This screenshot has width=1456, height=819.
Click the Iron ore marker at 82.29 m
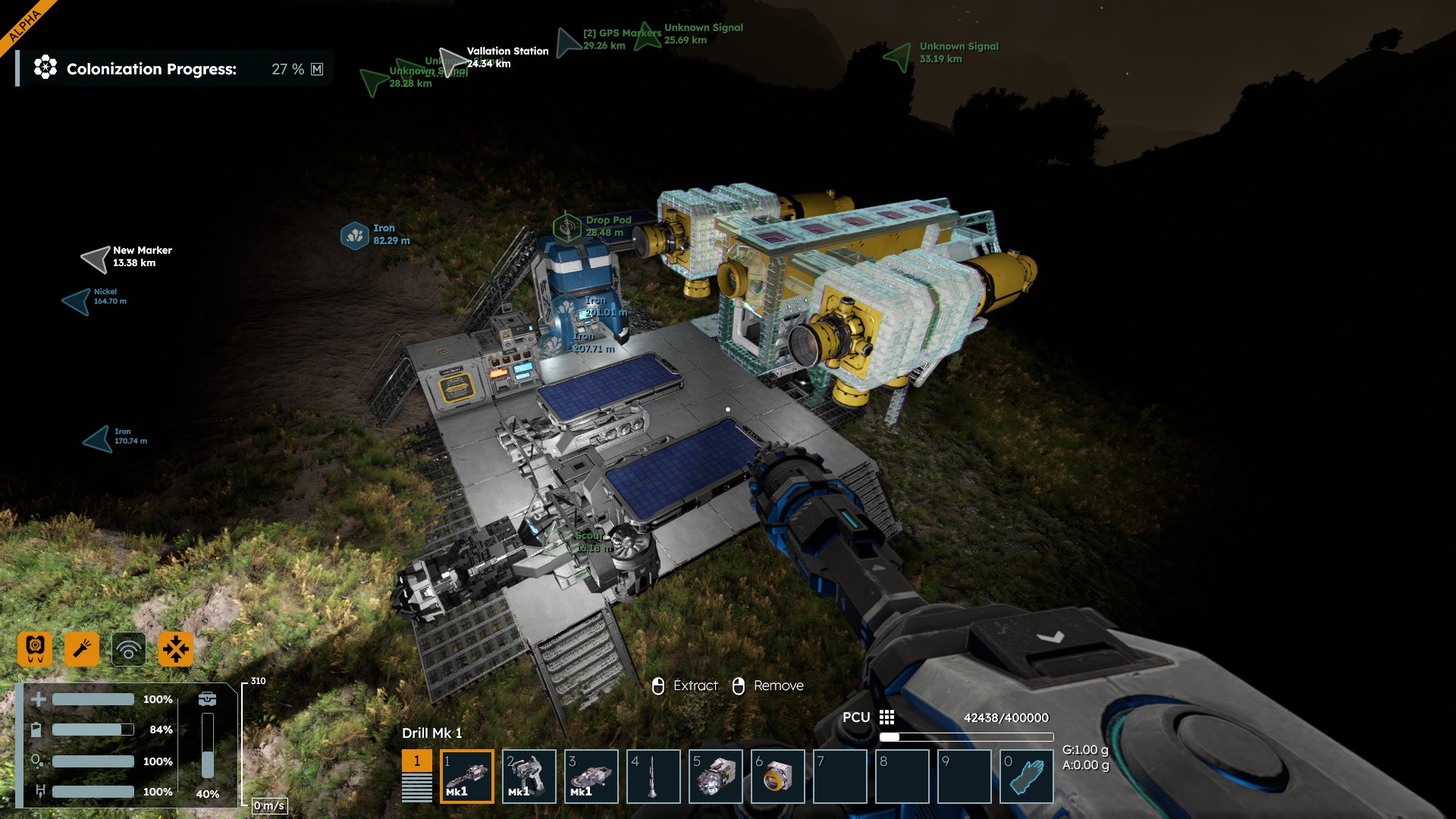click(354, 236)
